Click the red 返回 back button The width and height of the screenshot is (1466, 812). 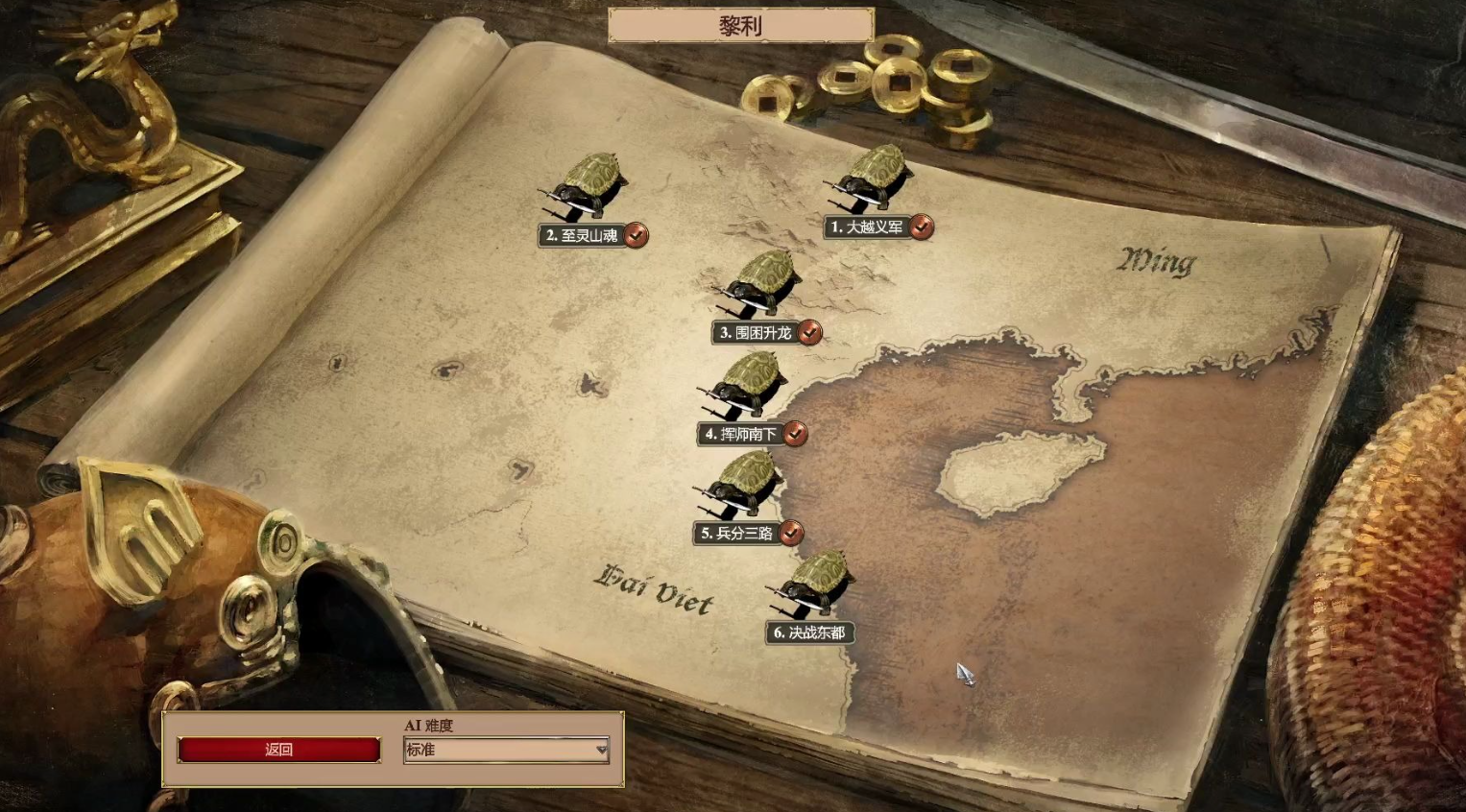click(x=278, y=750)
